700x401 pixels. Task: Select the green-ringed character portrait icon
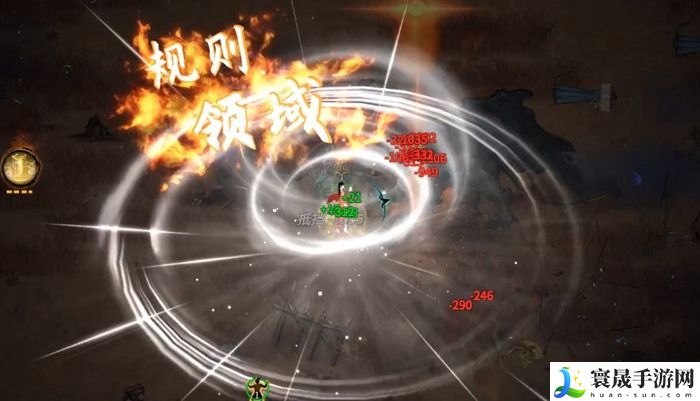pos(259,386)
